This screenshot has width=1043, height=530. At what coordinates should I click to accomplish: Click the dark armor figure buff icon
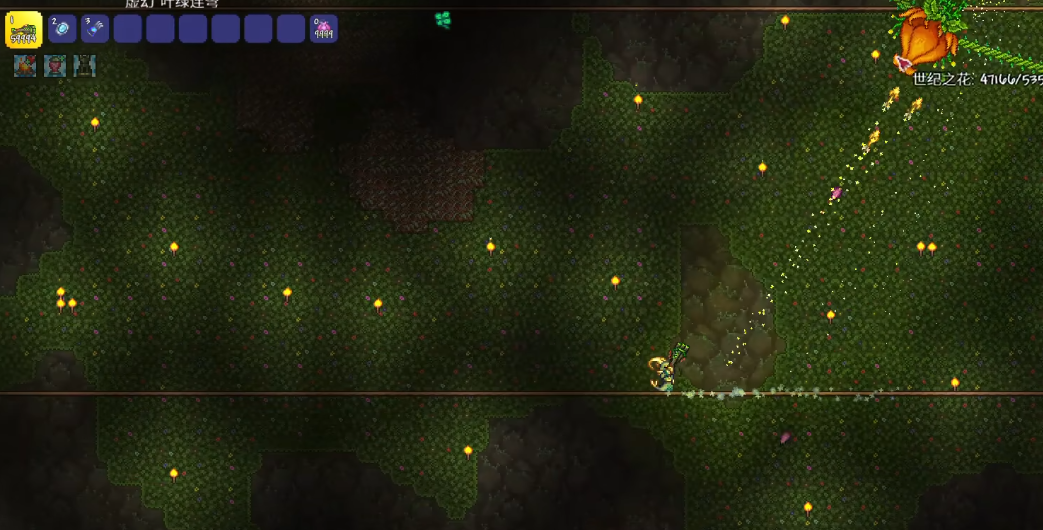point(85,66)
